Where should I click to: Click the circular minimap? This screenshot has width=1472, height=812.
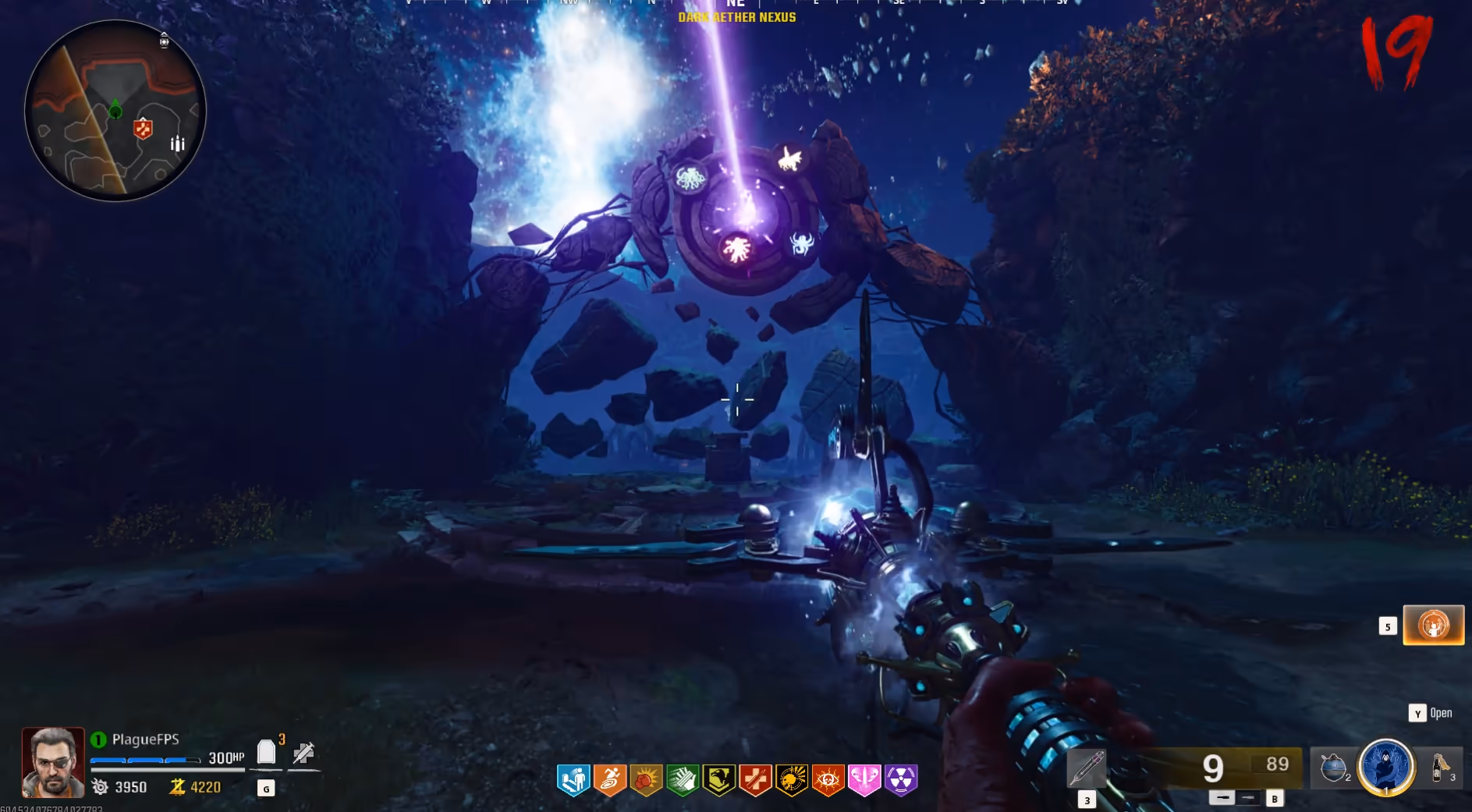pos(115,111)
